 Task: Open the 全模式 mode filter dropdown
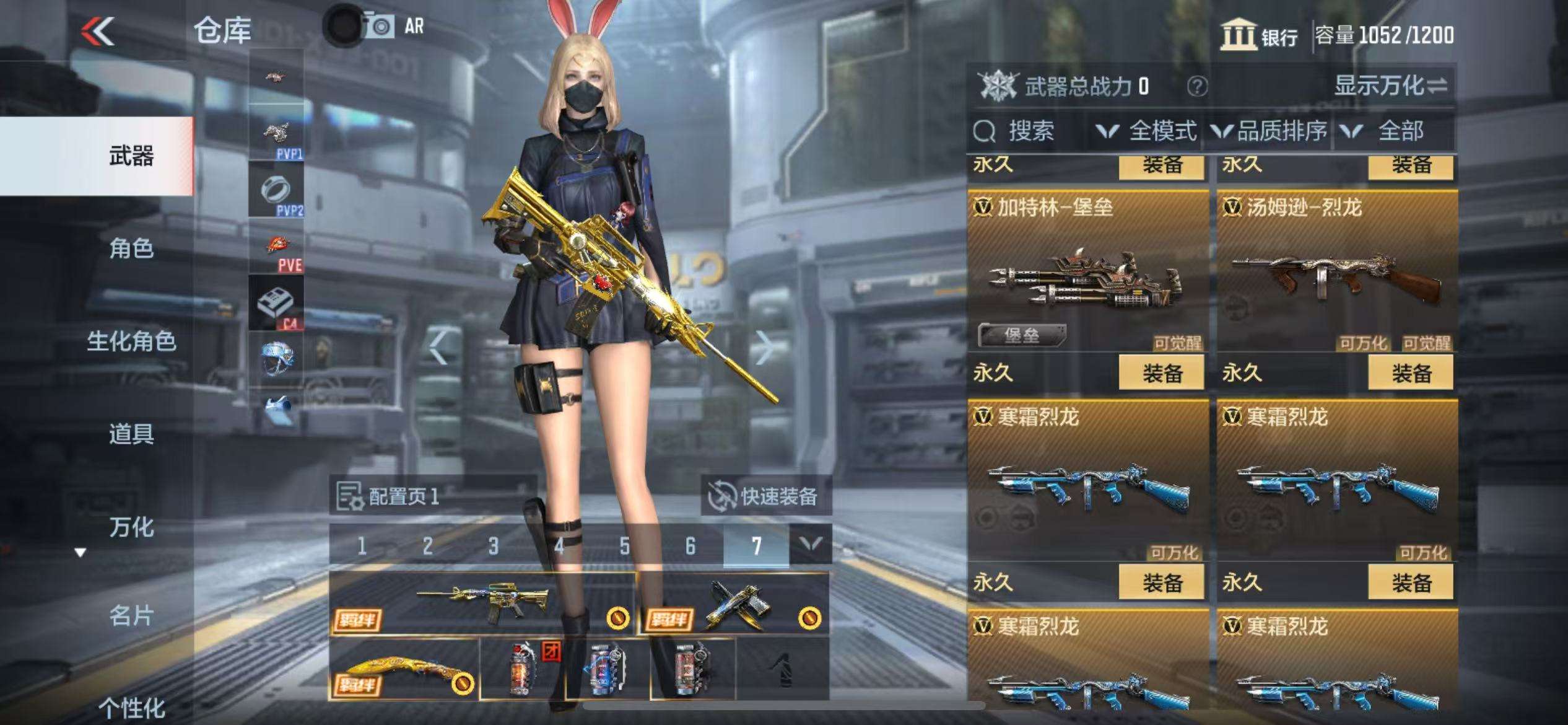click(x=1147, y=131)
